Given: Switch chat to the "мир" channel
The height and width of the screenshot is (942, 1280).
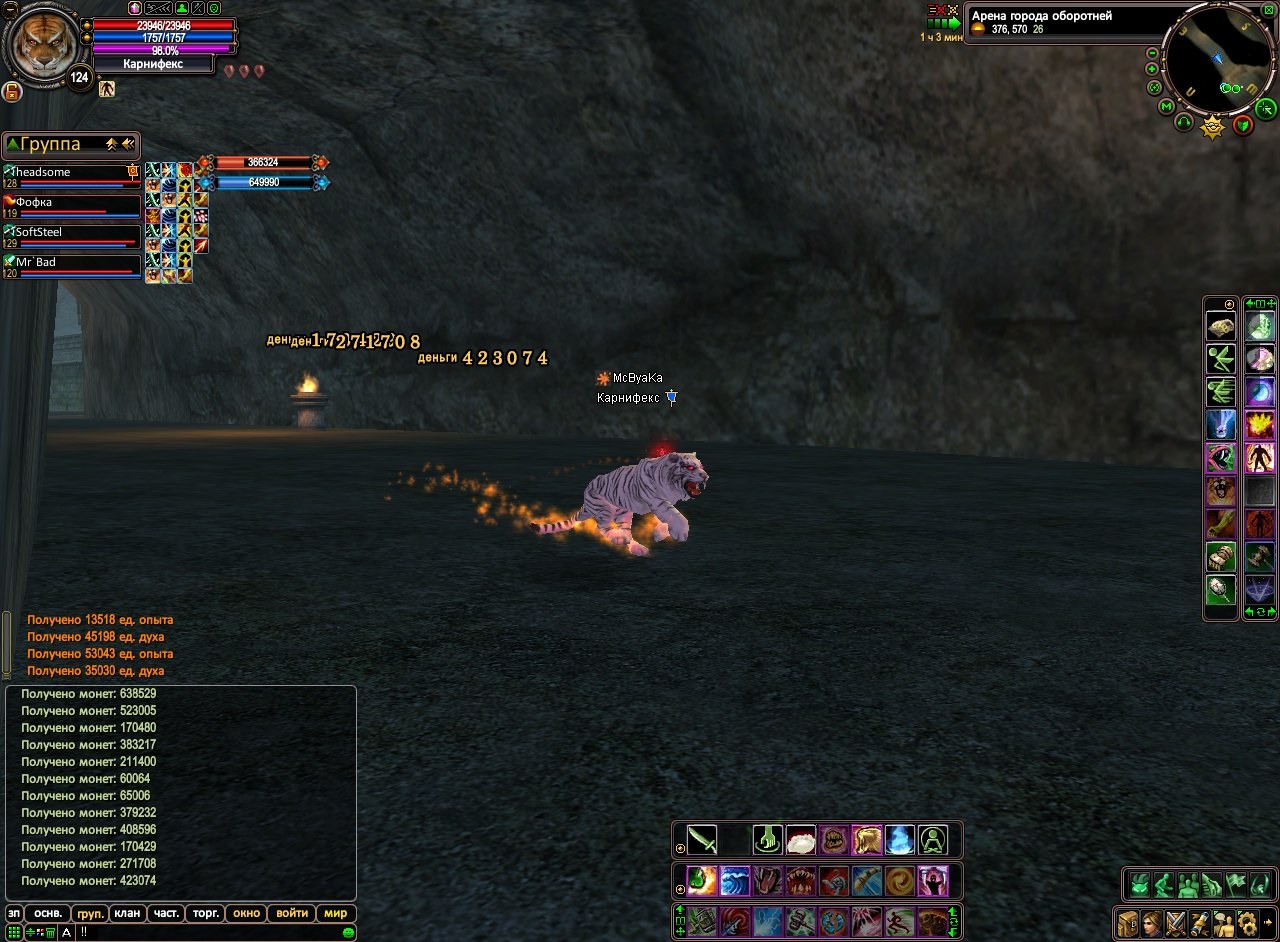Looking at the screenshot, I should pyautogui.click(x=335, y=913).
